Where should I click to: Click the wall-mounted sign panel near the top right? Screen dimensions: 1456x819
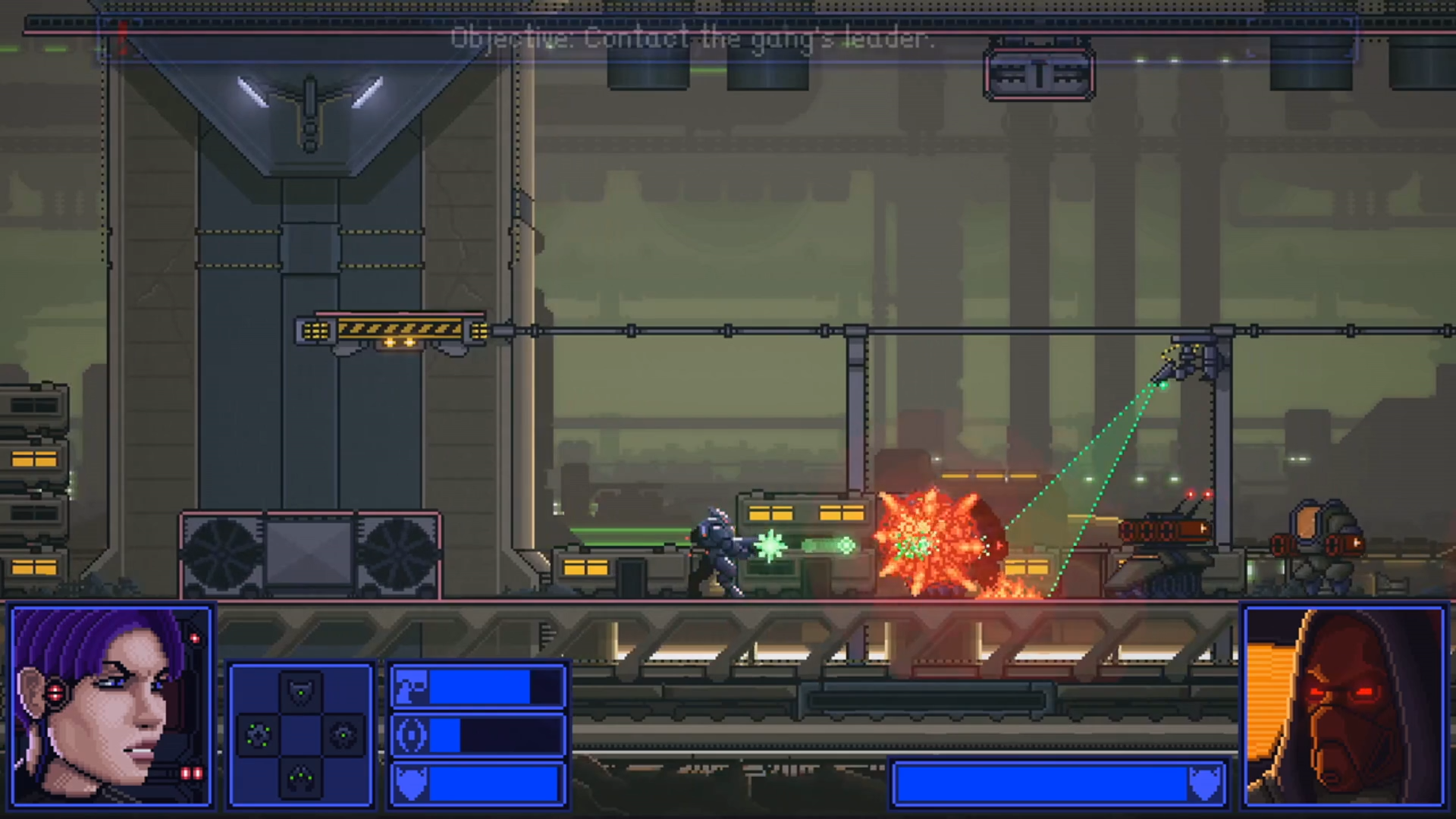(x=1039, y=74)
